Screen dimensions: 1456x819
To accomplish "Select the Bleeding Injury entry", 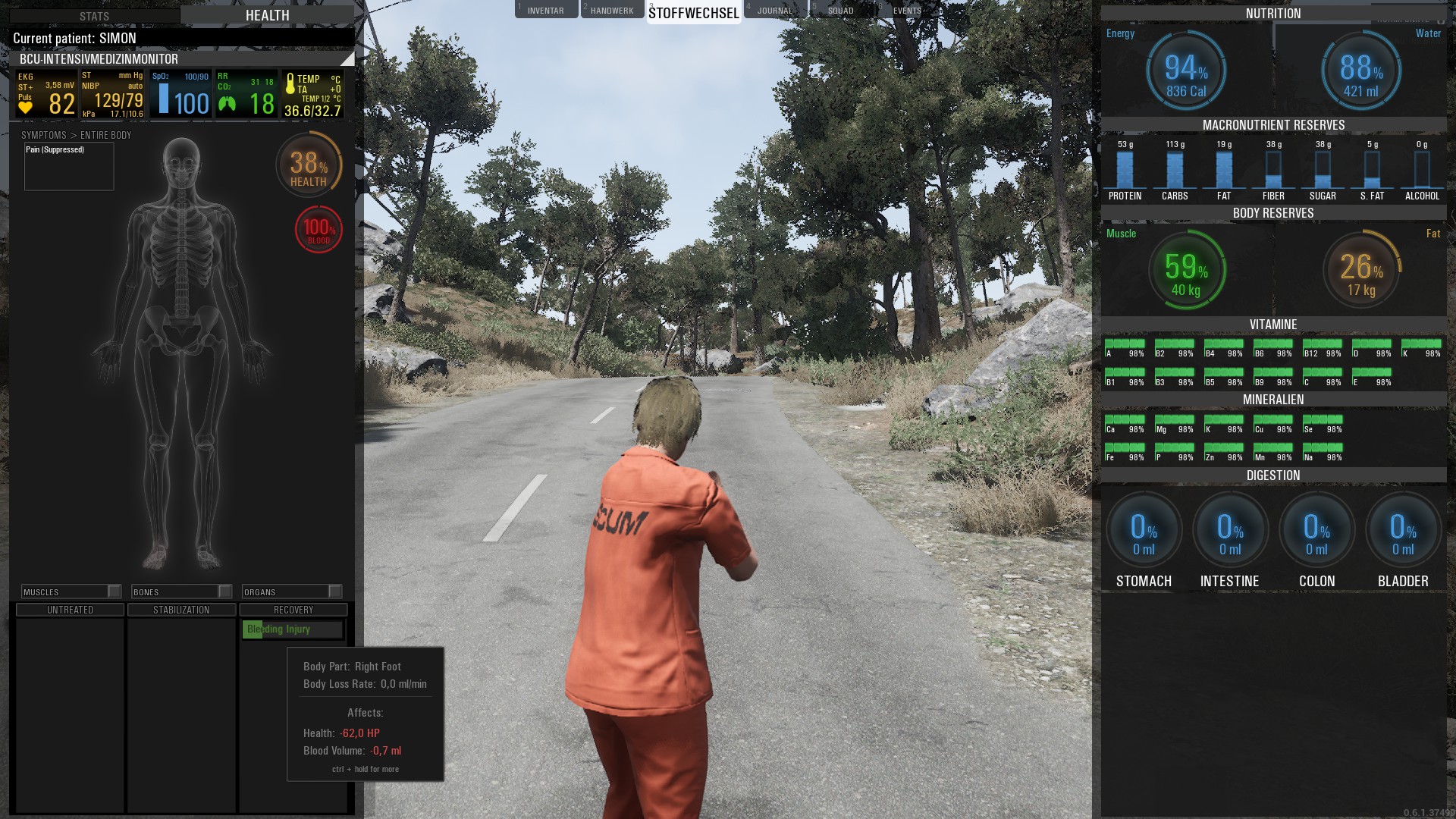I will coord(292,629).
